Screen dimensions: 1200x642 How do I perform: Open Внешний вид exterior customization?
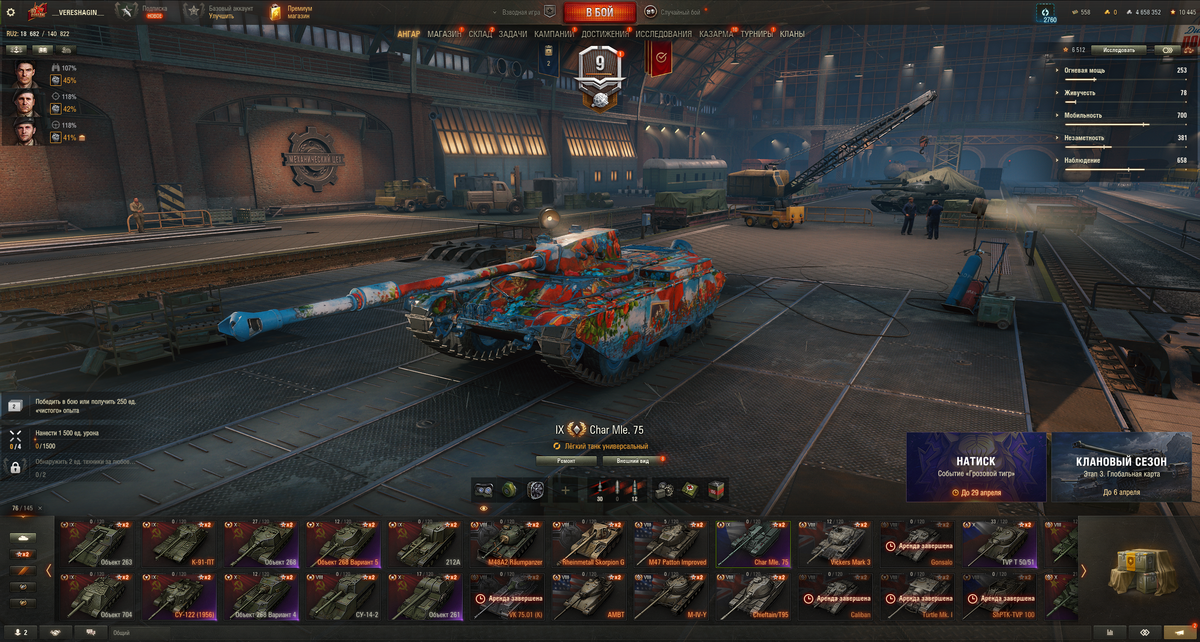(631, 461)
